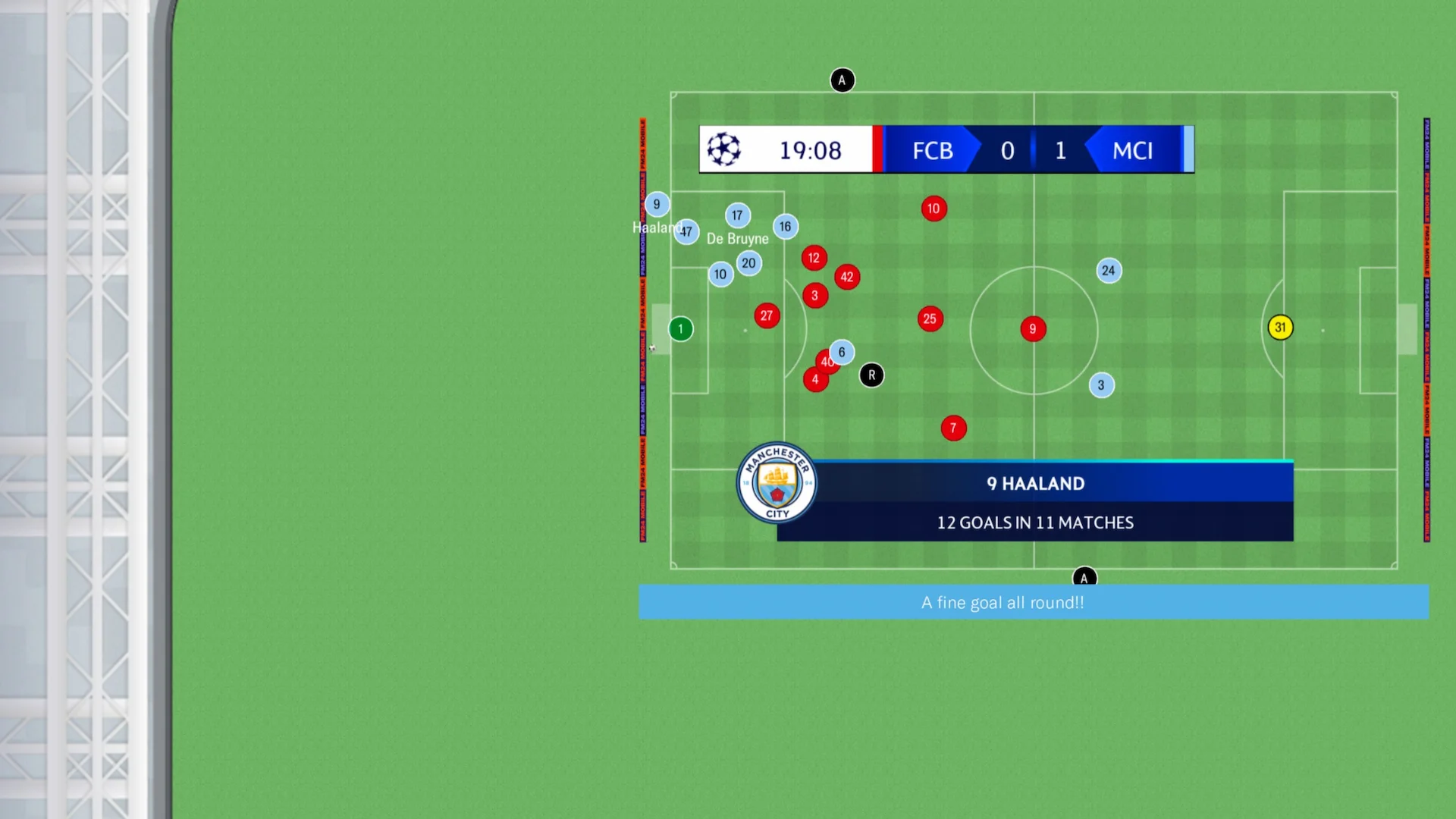Click the 12 GOALS IN 11 MATCHES stat
The width and height of the screenshot is (1456, 819).
1034,522
